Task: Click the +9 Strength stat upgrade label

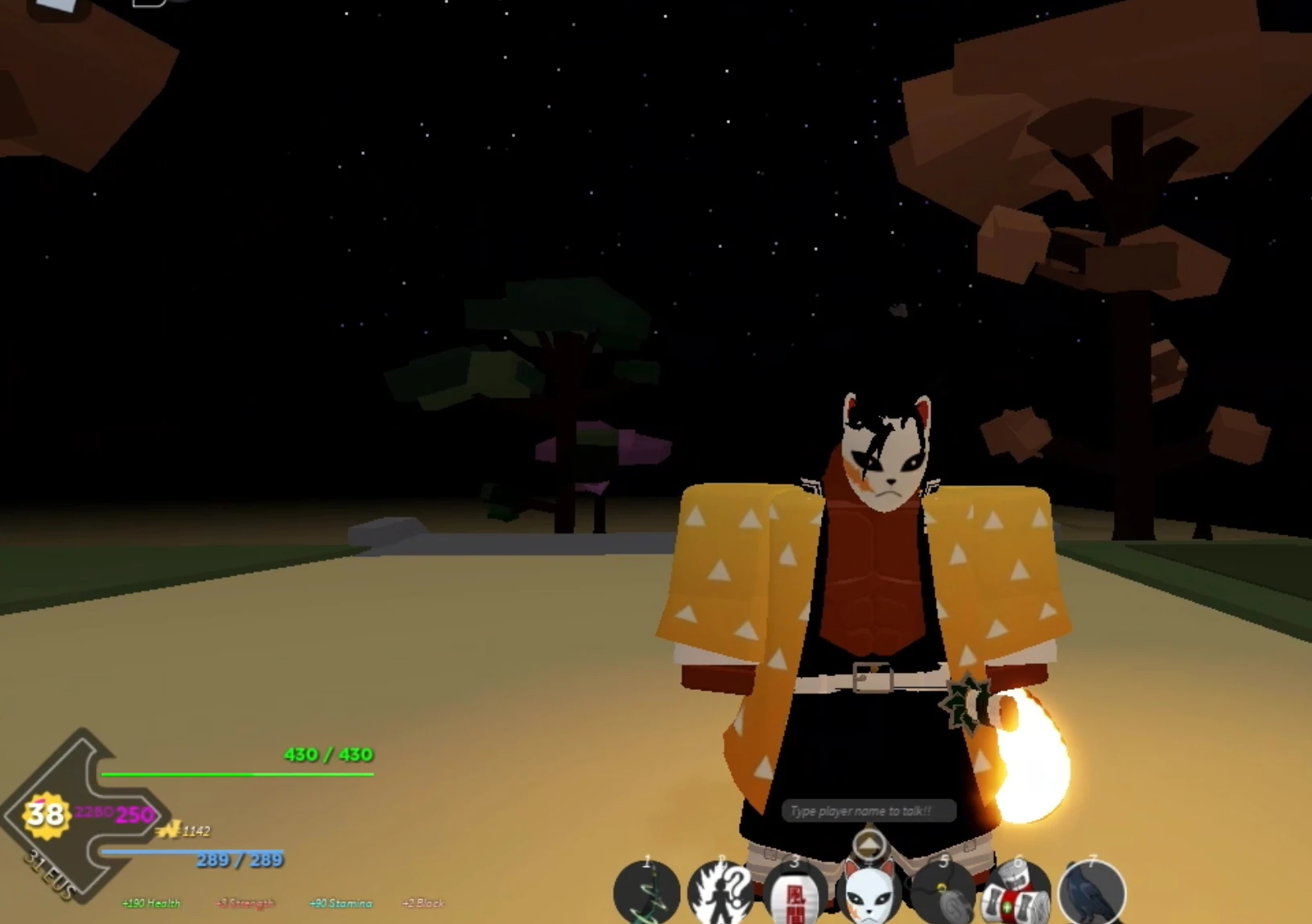Action: click(244, 903)
